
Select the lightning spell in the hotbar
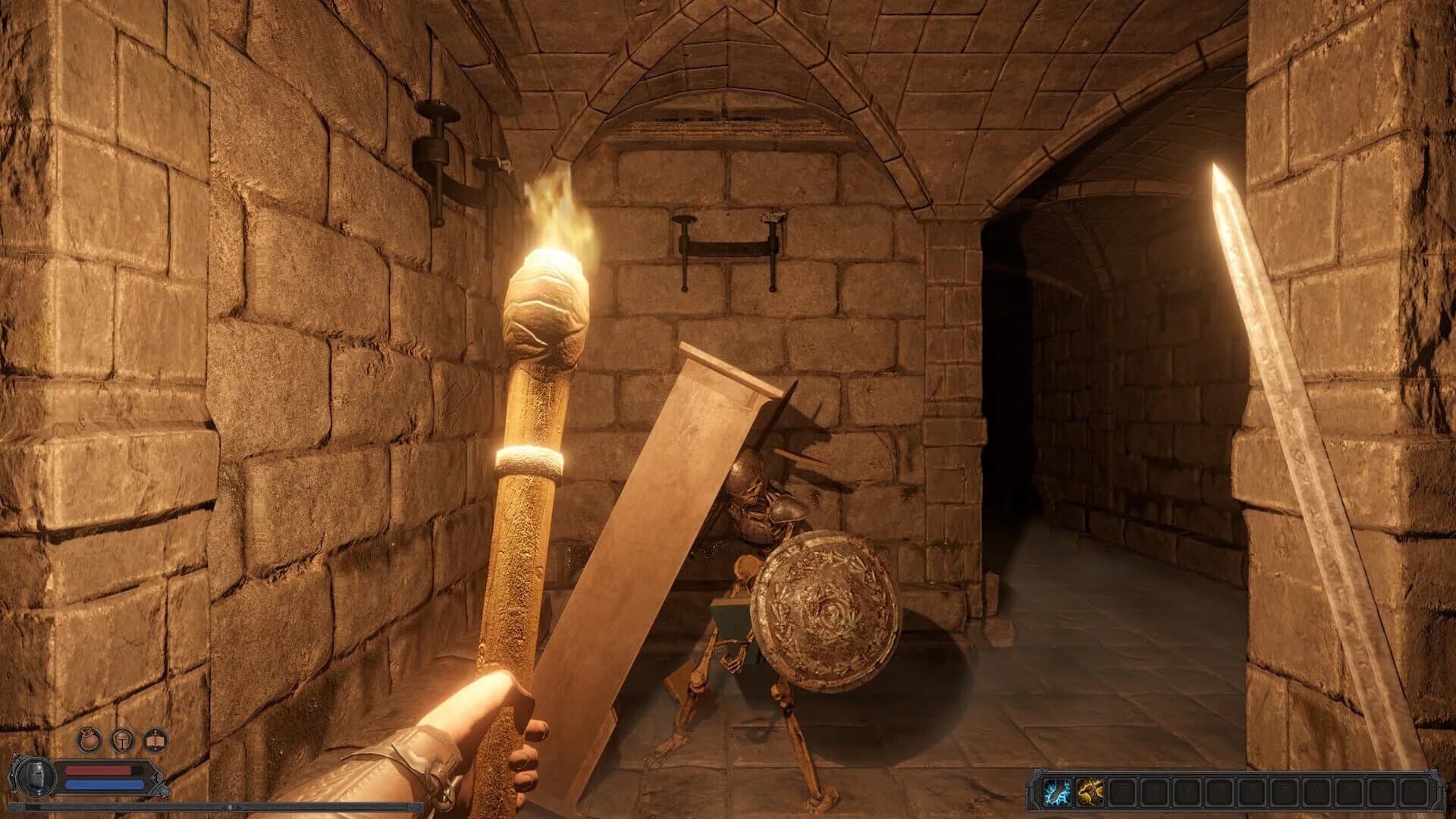click(1056, 791)
